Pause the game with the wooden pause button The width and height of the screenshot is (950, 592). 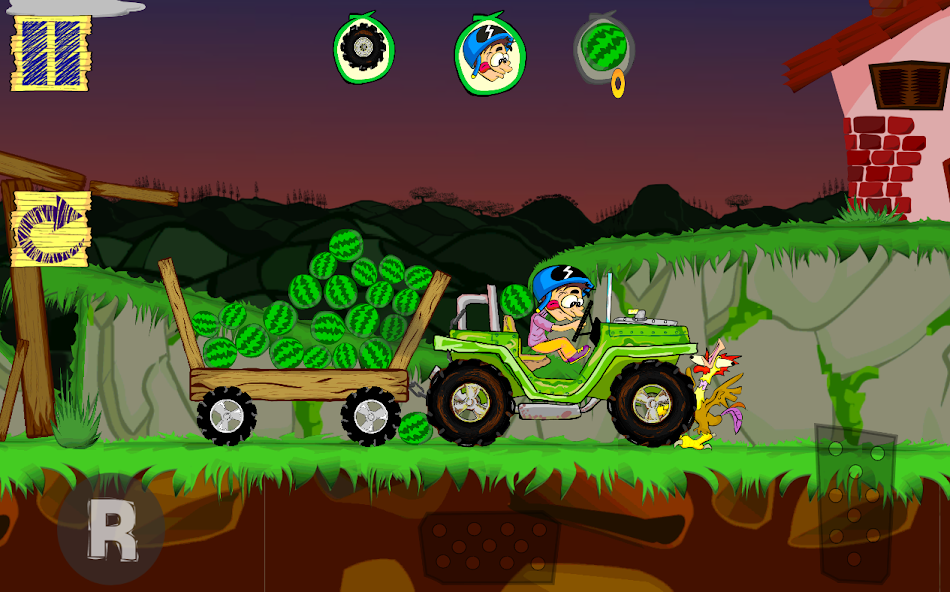[50, 53]
